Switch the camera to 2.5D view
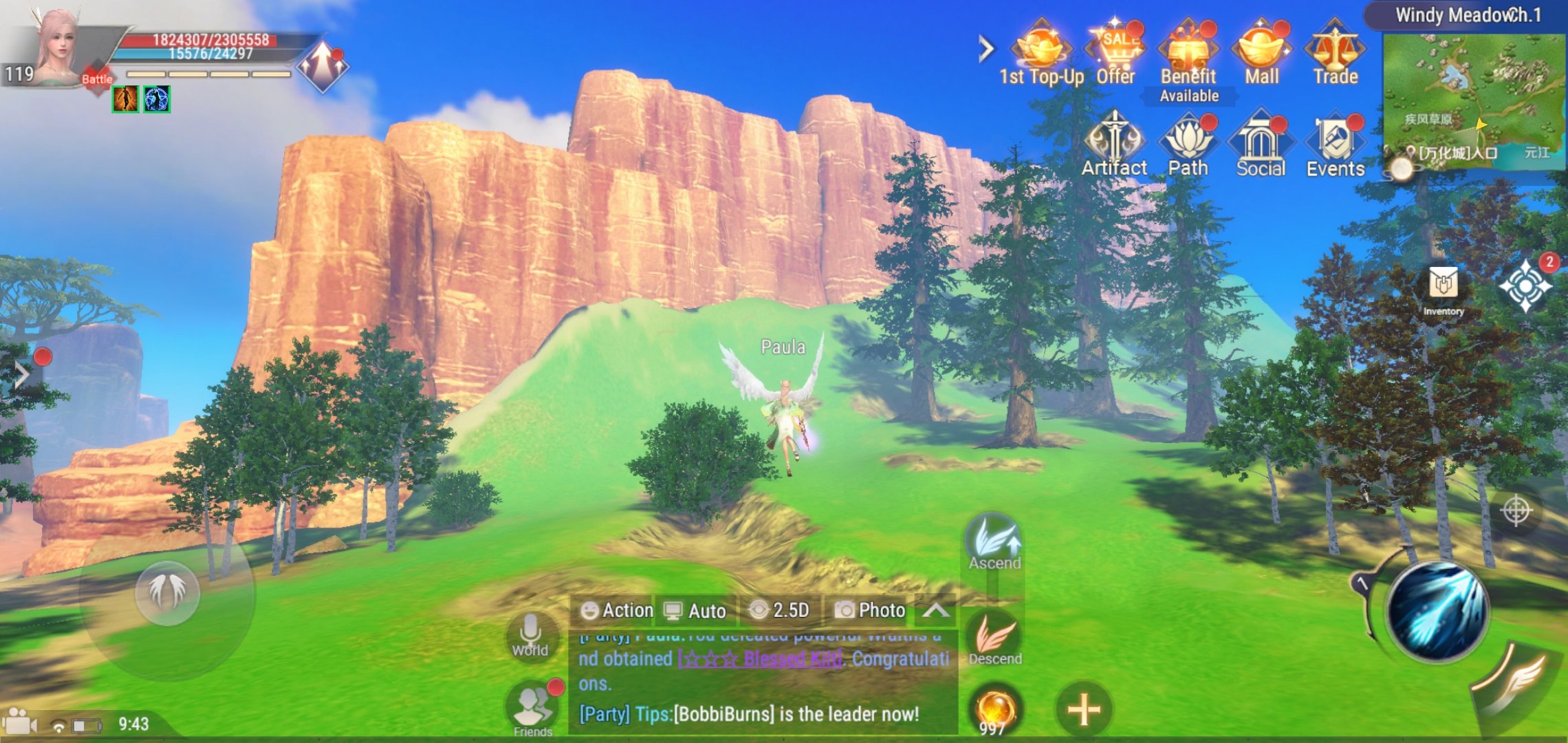The width and height of the screenshot is (1568, 743). click(x=780, y=610)
